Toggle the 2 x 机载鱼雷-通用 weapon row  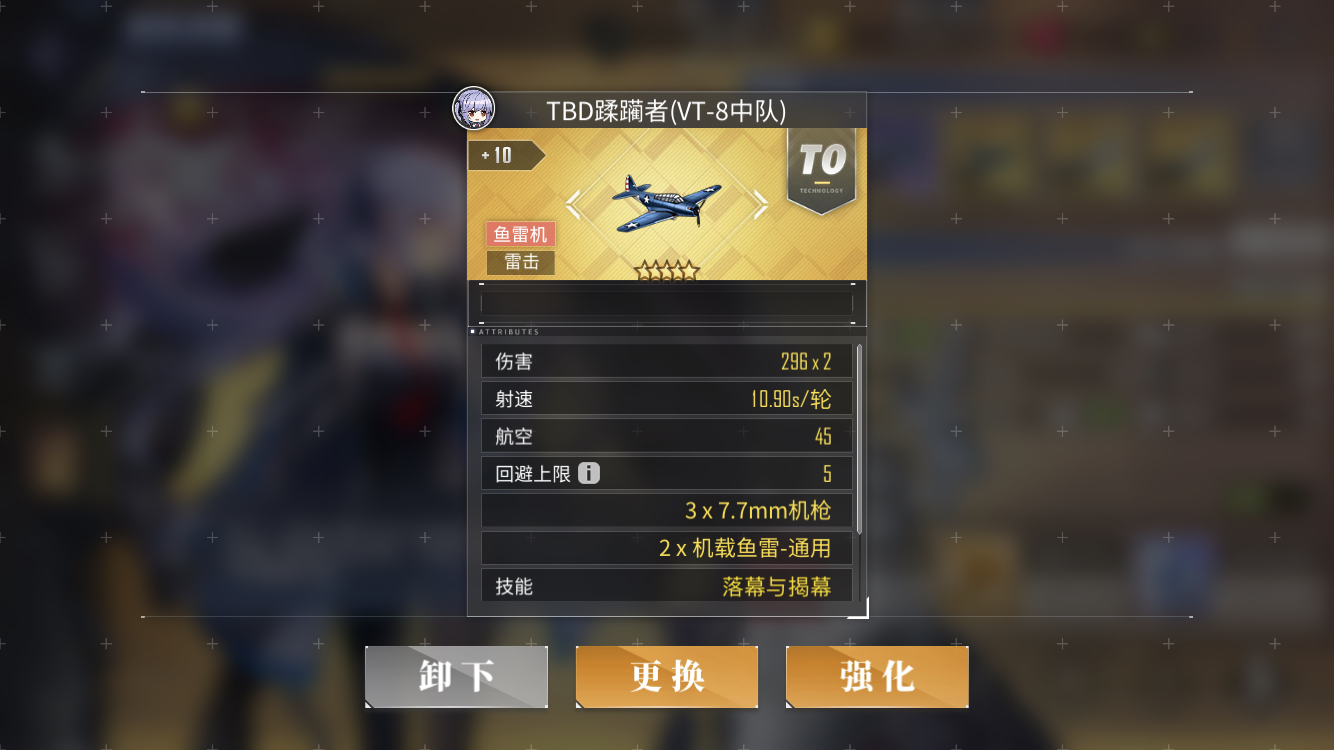(667, 548)
